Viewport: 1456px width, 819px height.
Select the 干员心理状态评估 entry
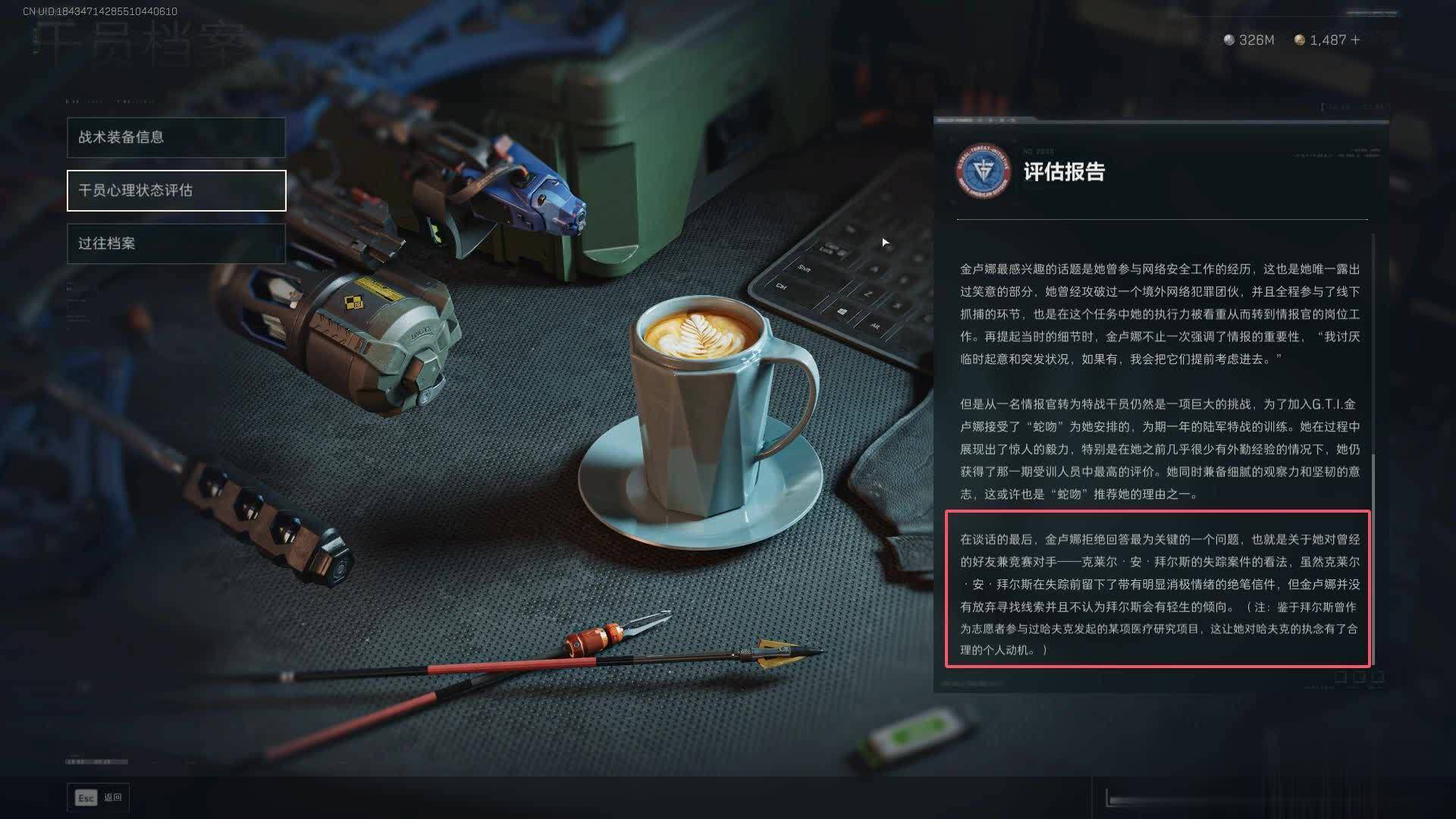(x=176, y=190)
